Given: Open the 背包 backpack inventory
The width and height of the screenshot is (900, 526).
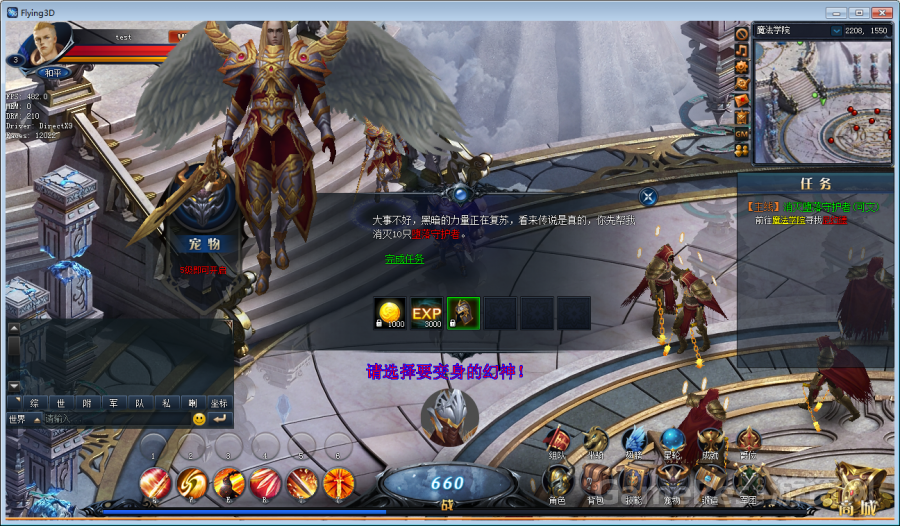Looking at the screenshot, I should (596, 483).
